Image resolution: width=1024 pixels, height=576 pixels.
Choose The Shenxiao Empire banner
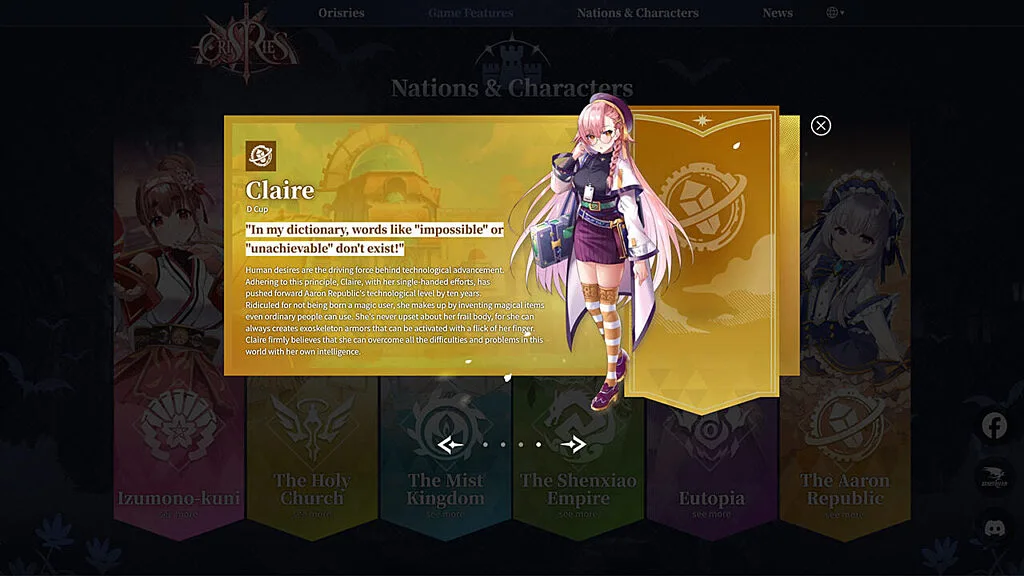[578, 489]
